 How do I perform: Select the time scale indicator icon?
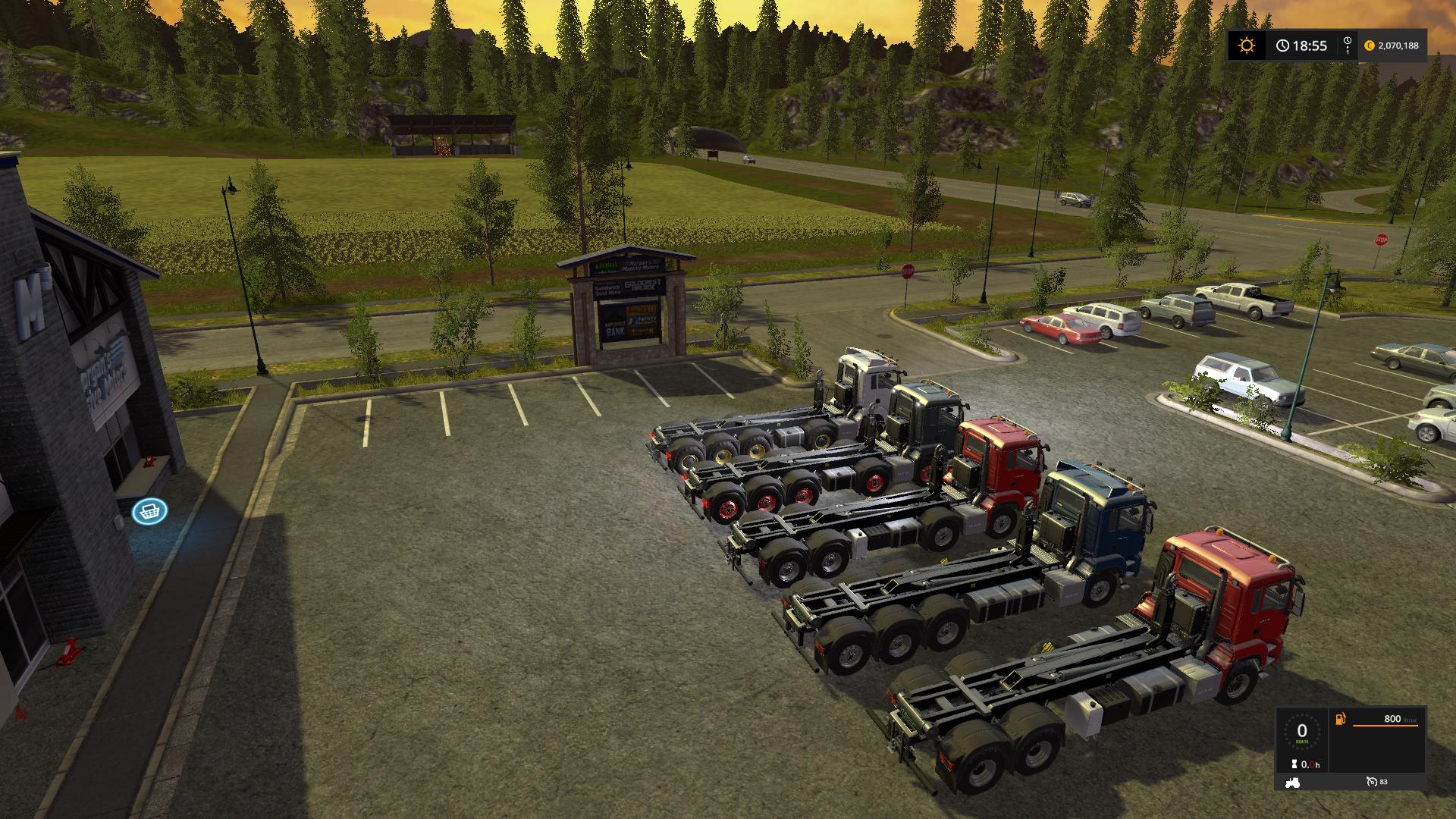pyautogui.click(x=1347, y=45)
